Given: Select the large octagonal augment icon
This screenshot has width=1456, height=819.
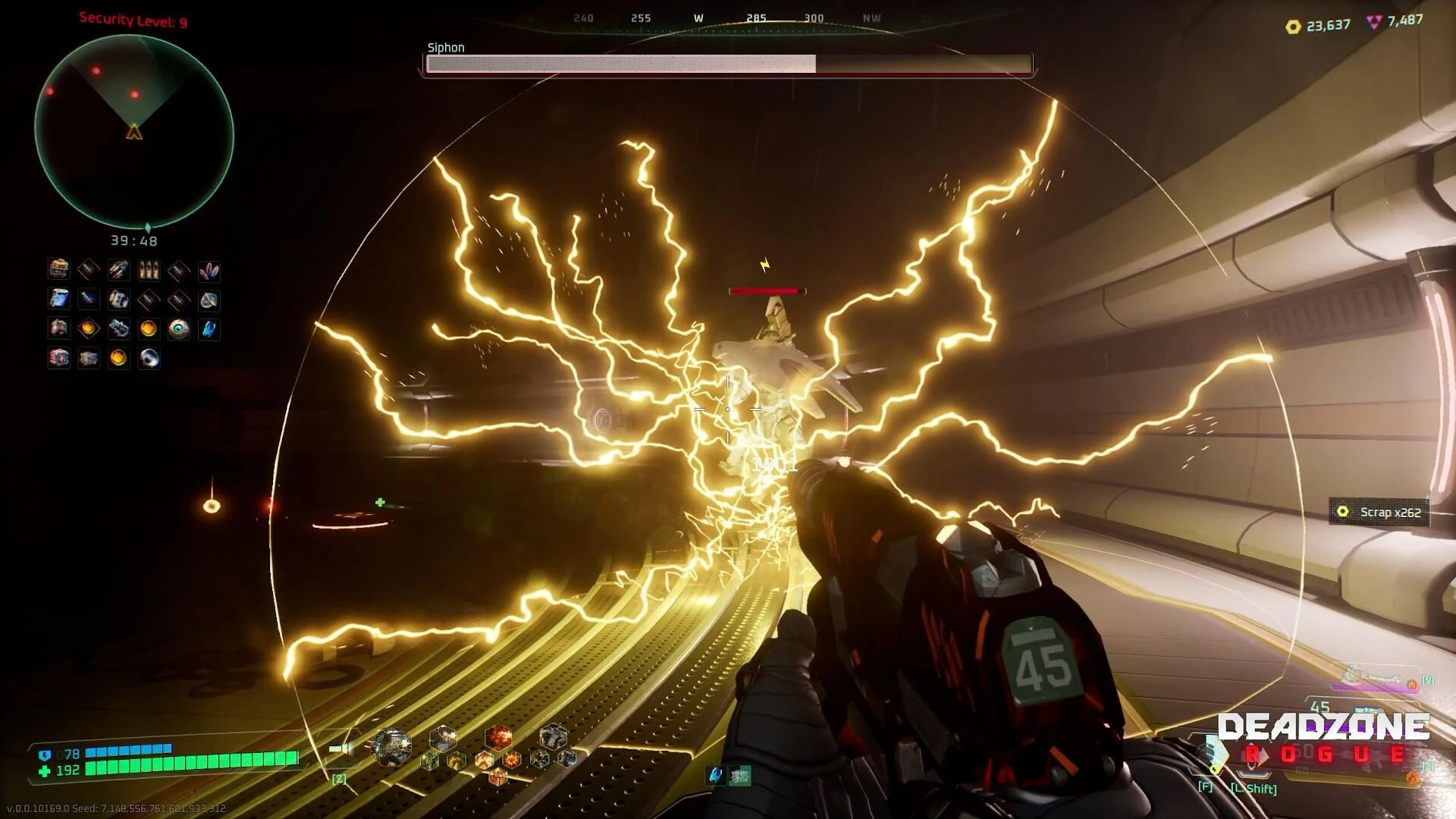Looking at the screenshot, I should (391, 745).
